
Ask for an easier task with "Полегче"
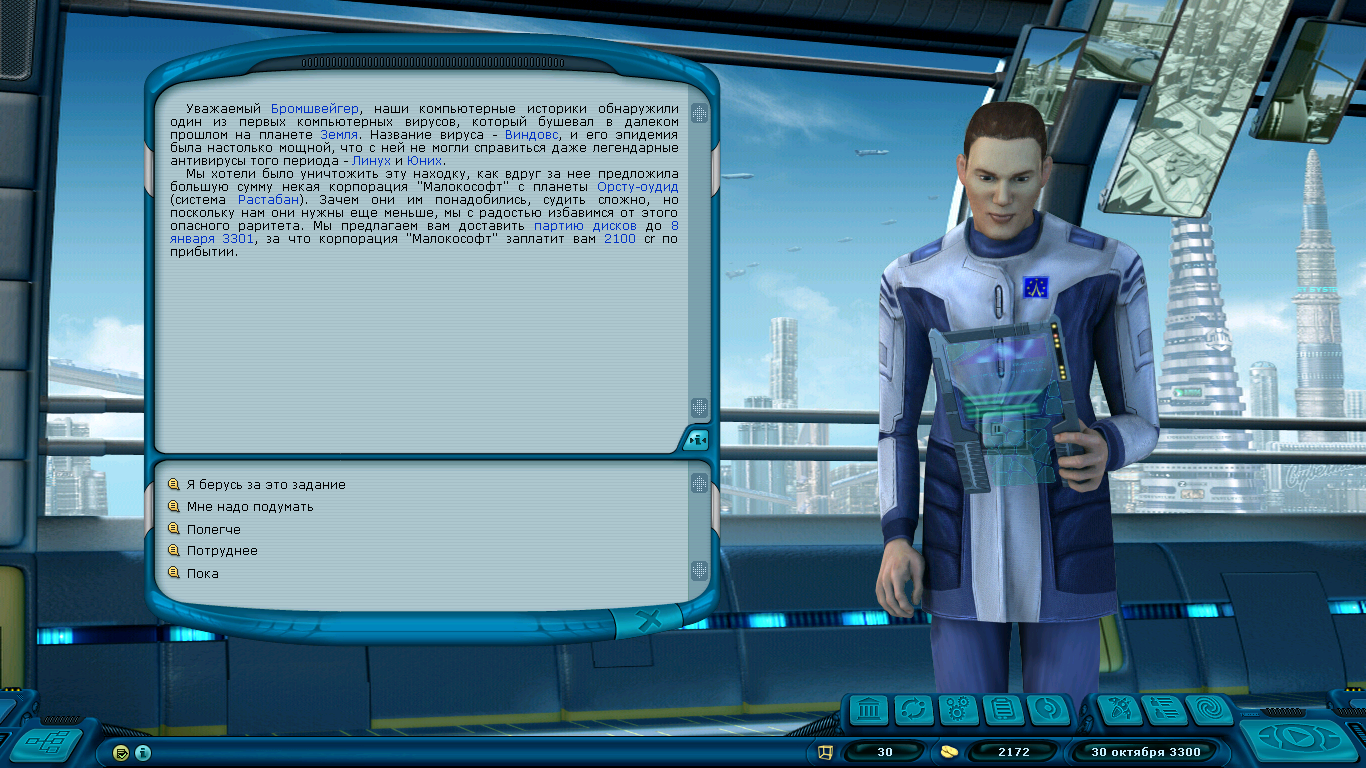(213, 530)
